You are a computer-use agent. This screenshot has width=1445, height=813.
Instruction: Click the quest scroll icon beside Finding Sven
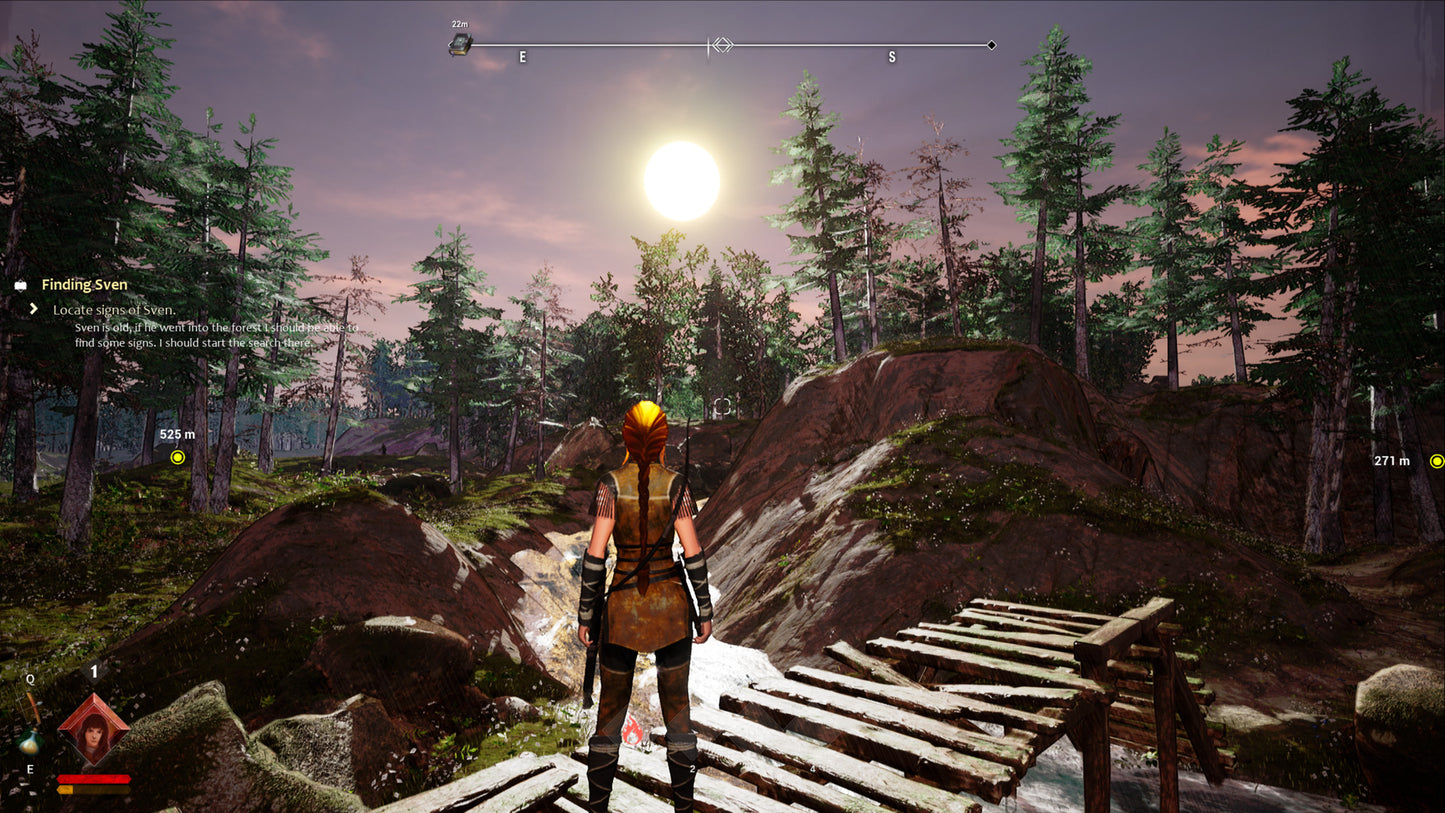click(x=20, y=285)
